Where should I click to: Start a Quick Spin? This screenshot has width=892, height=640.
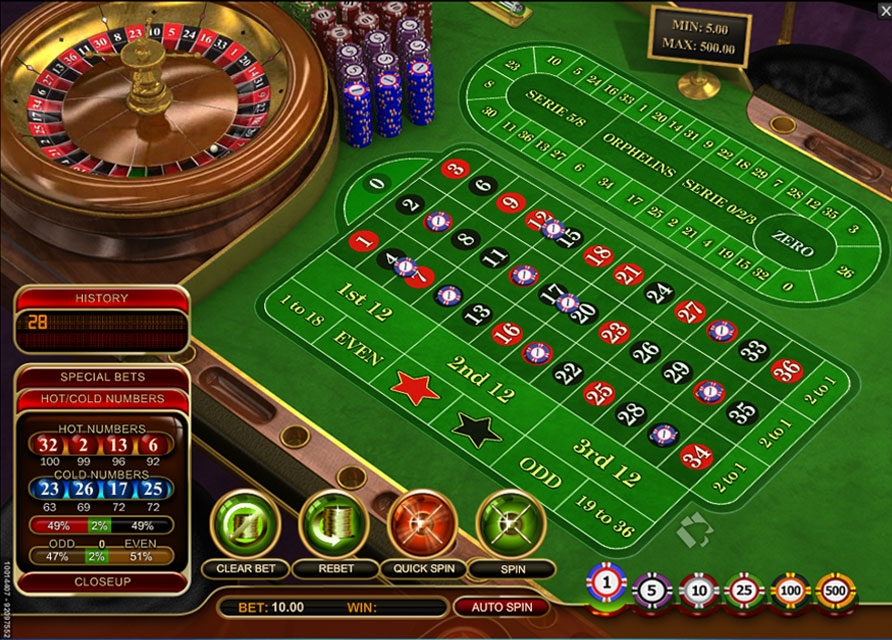(x=422, y=522)
